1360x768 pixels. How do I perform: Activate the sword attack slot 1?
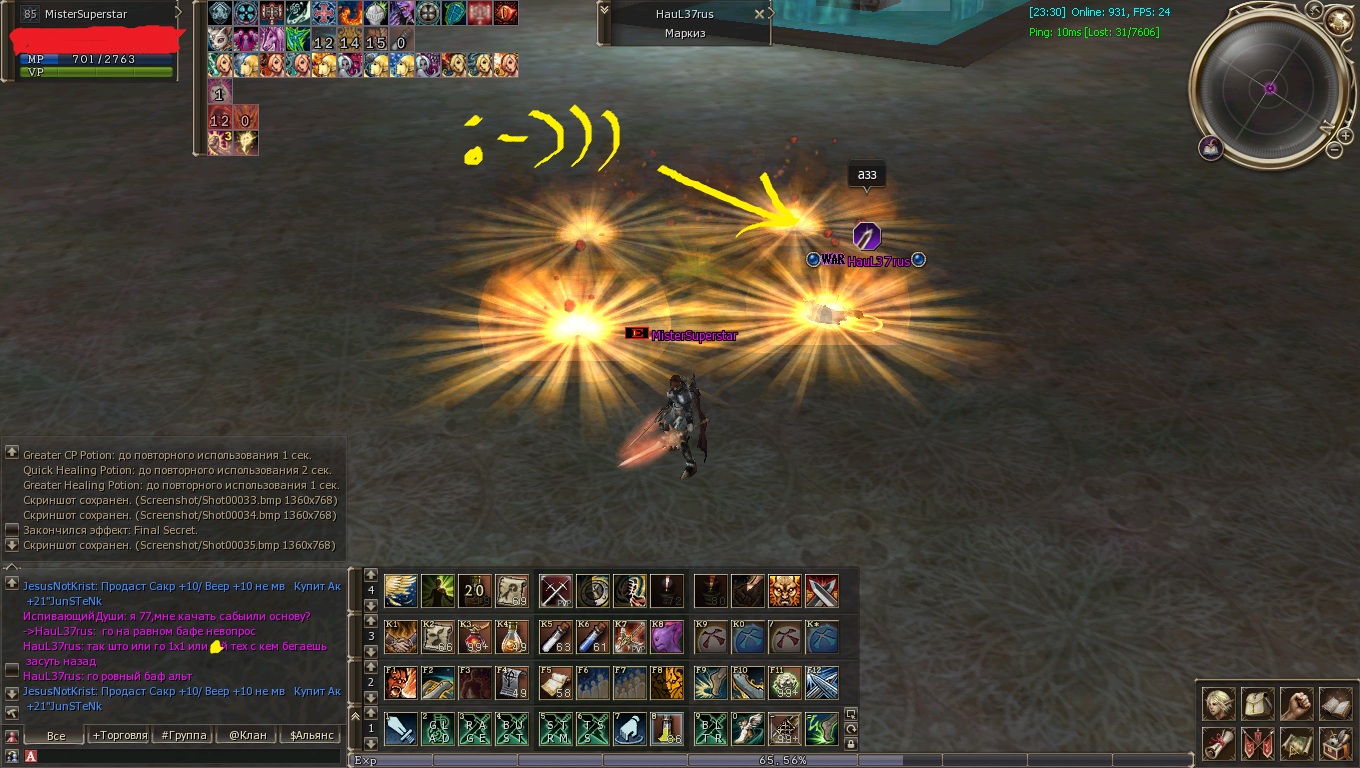[x=401, y=729]
